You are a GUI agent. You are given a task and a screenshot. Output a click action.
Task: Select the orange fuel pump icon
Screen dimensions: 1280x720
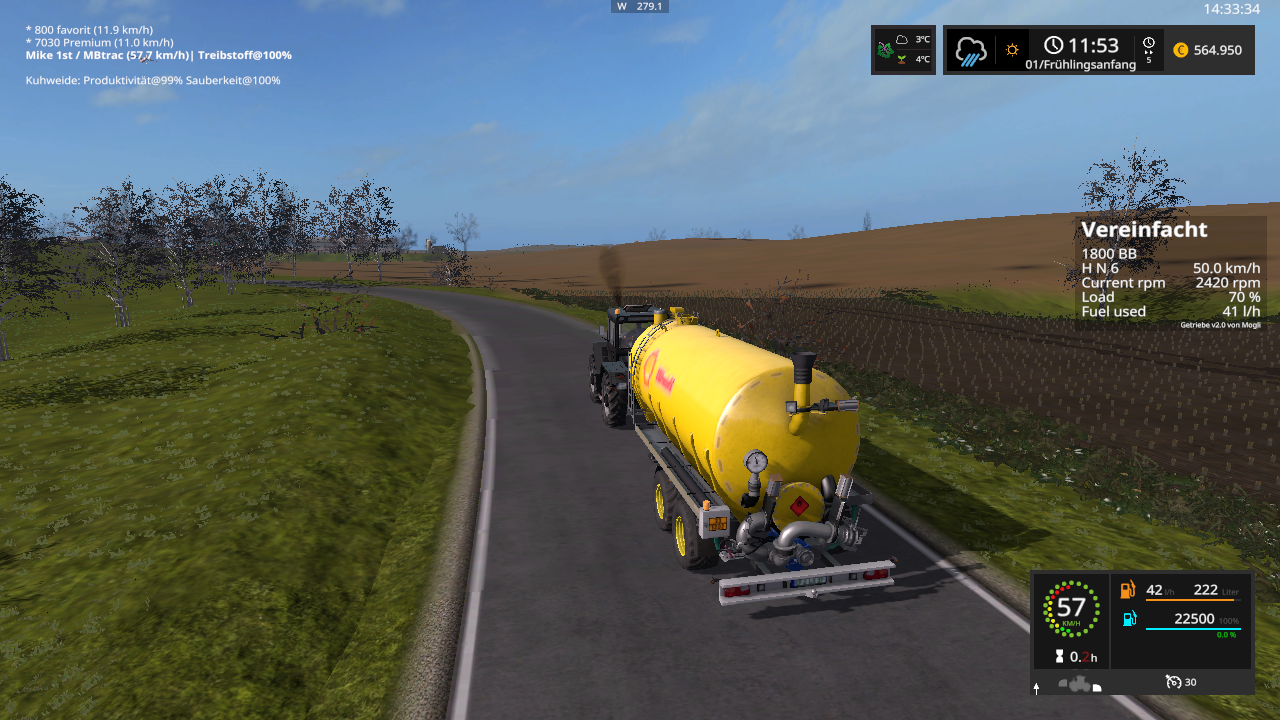click(1129, 591)
